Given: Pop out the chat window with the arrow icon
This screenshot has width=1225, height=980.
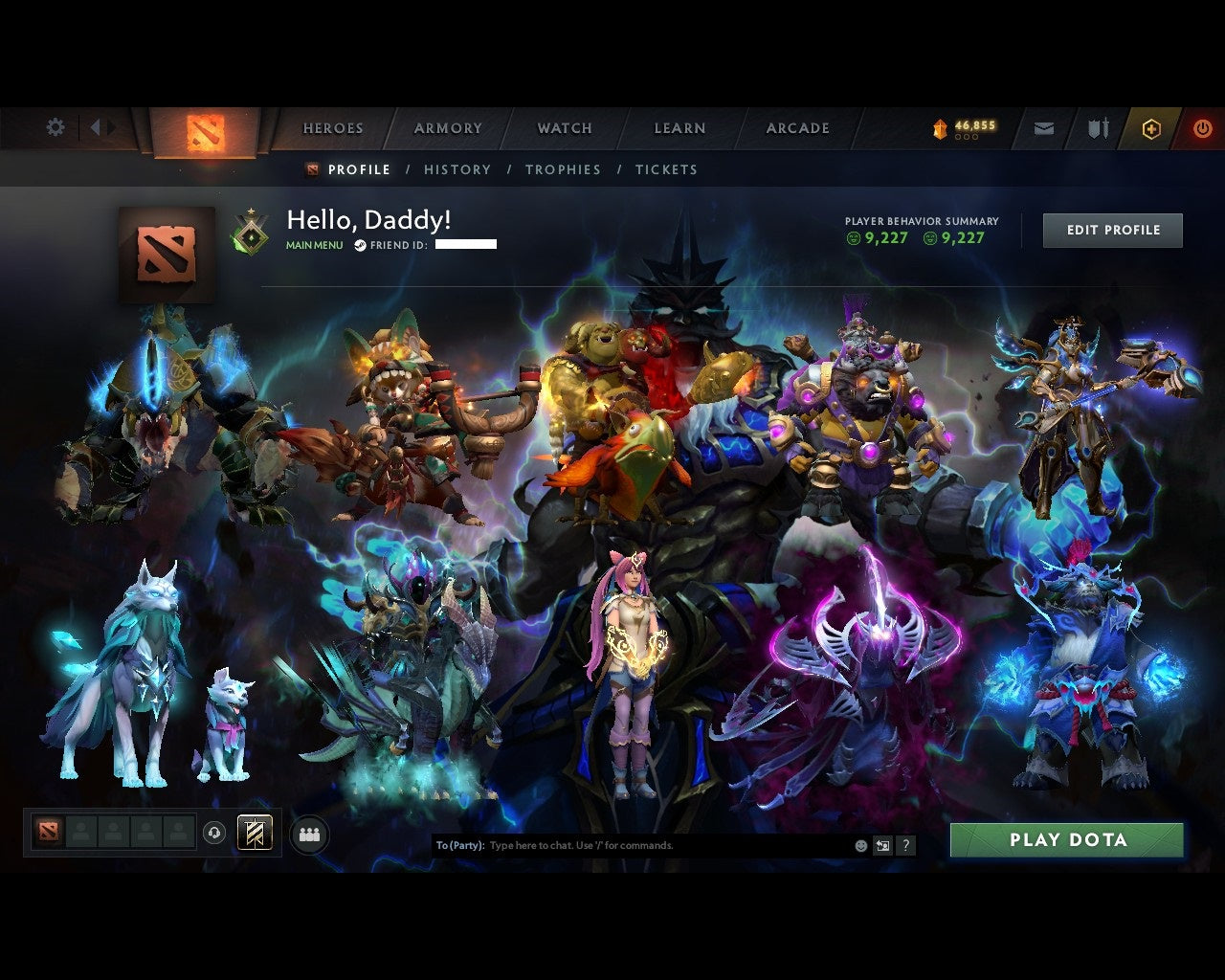Looking at the screenshot, I should [881, 845].
